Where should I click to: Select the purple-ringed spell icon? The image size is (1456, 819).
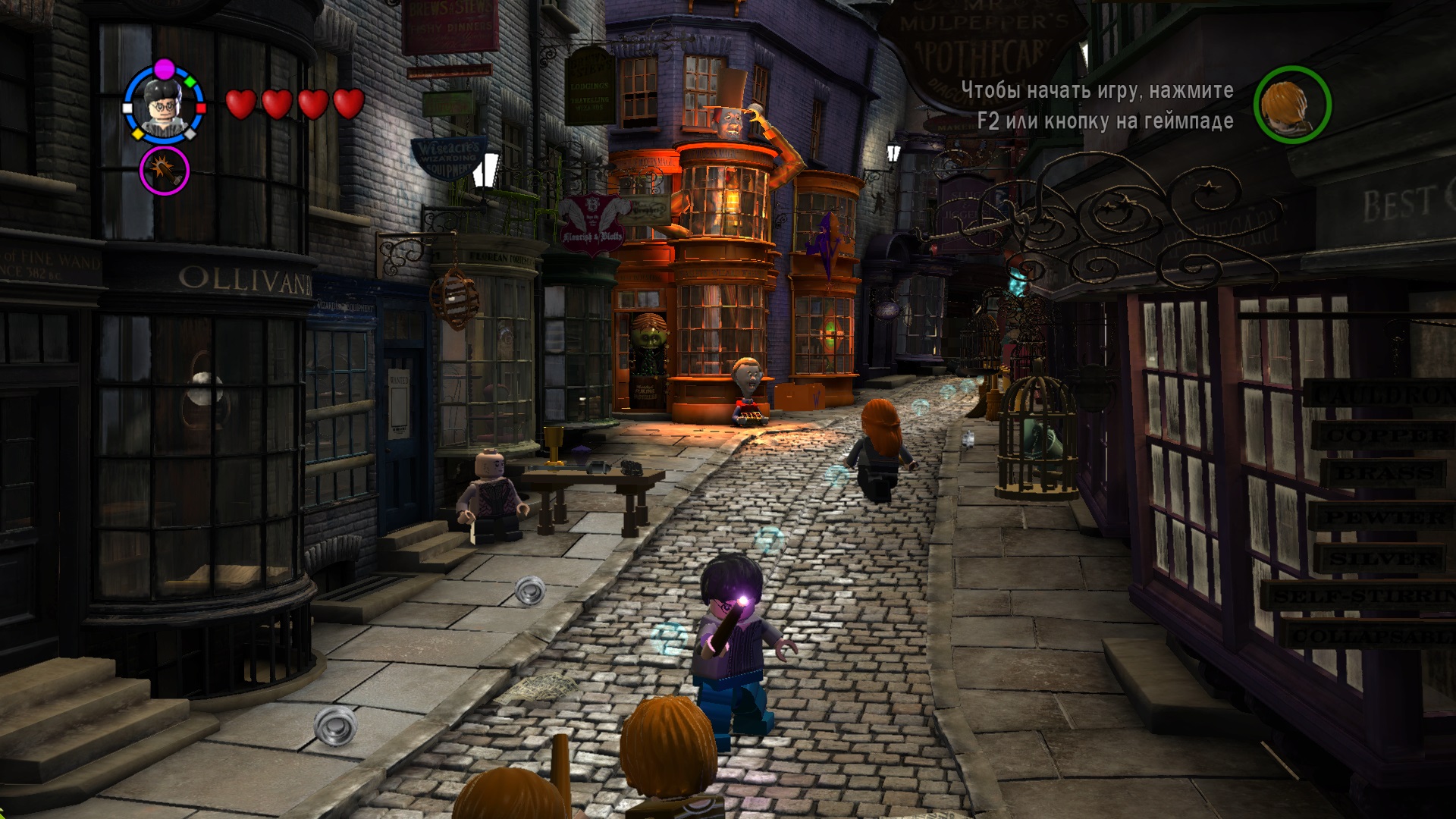164,171
